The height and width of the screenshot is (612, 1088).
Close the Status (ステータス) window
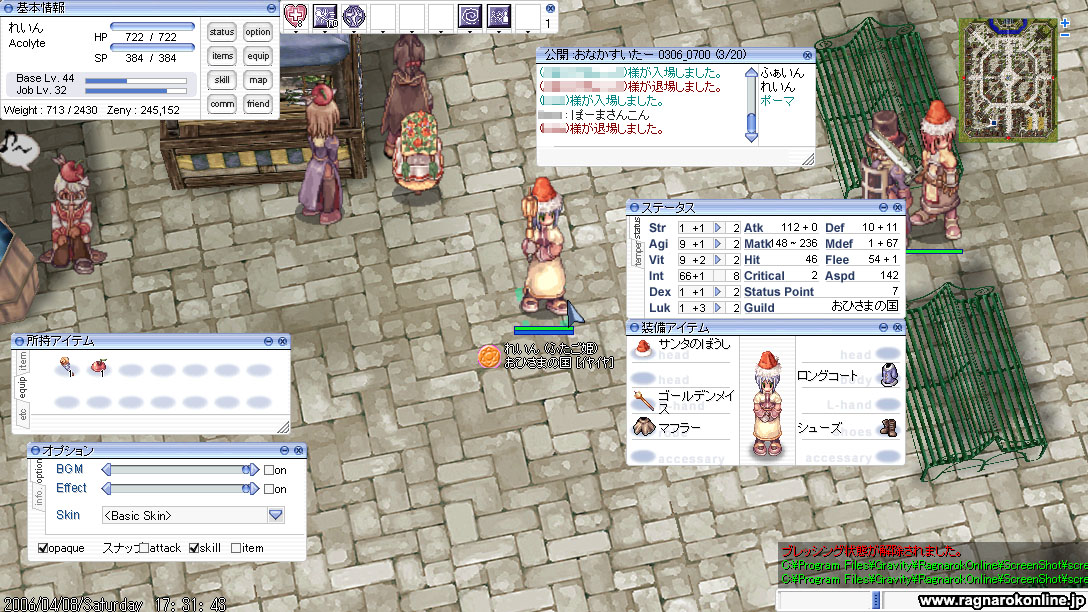898,207
